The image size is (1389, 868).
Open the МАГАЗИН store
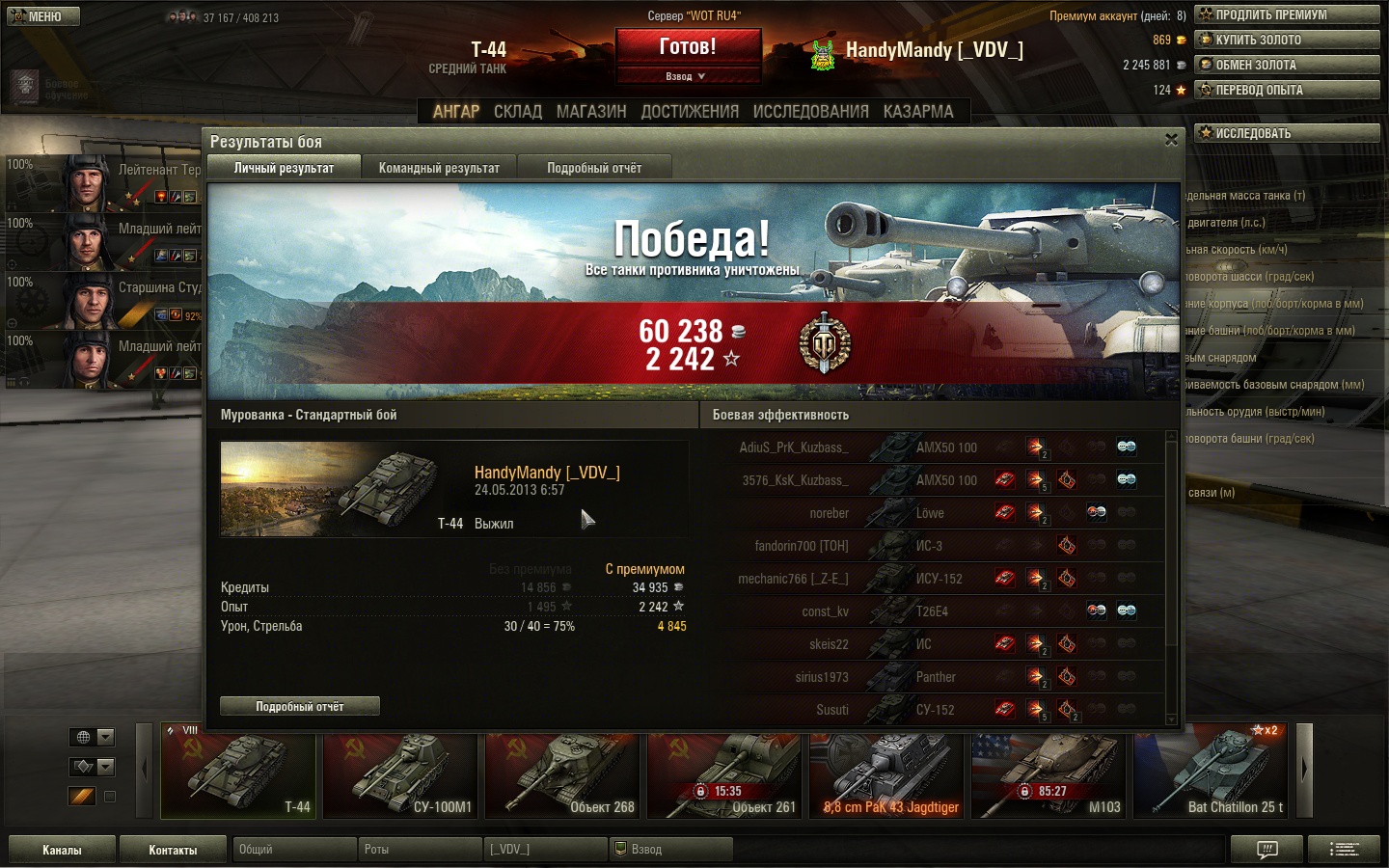[591, 112]
